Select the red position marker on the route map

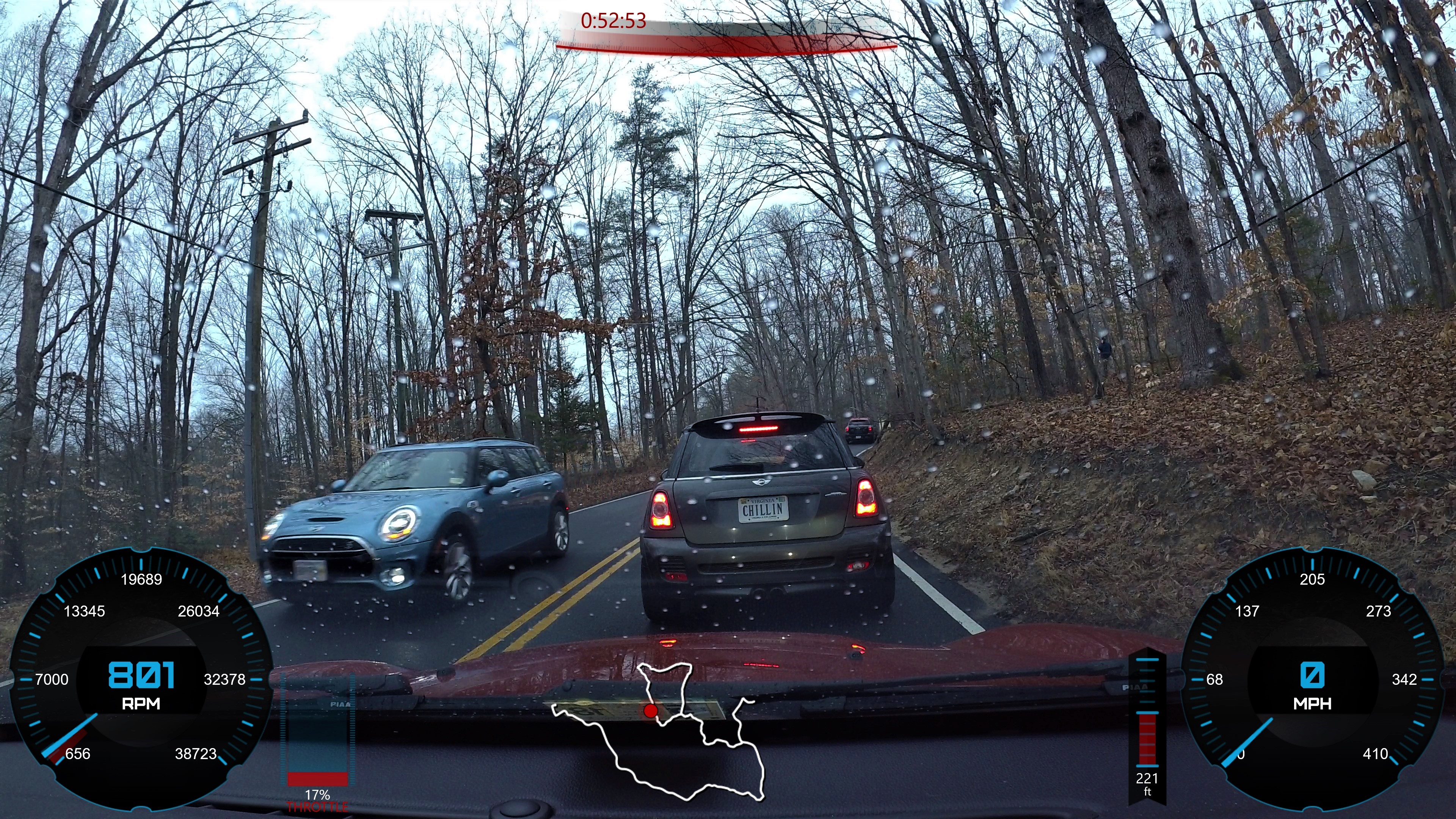click(x=651, y=711)
